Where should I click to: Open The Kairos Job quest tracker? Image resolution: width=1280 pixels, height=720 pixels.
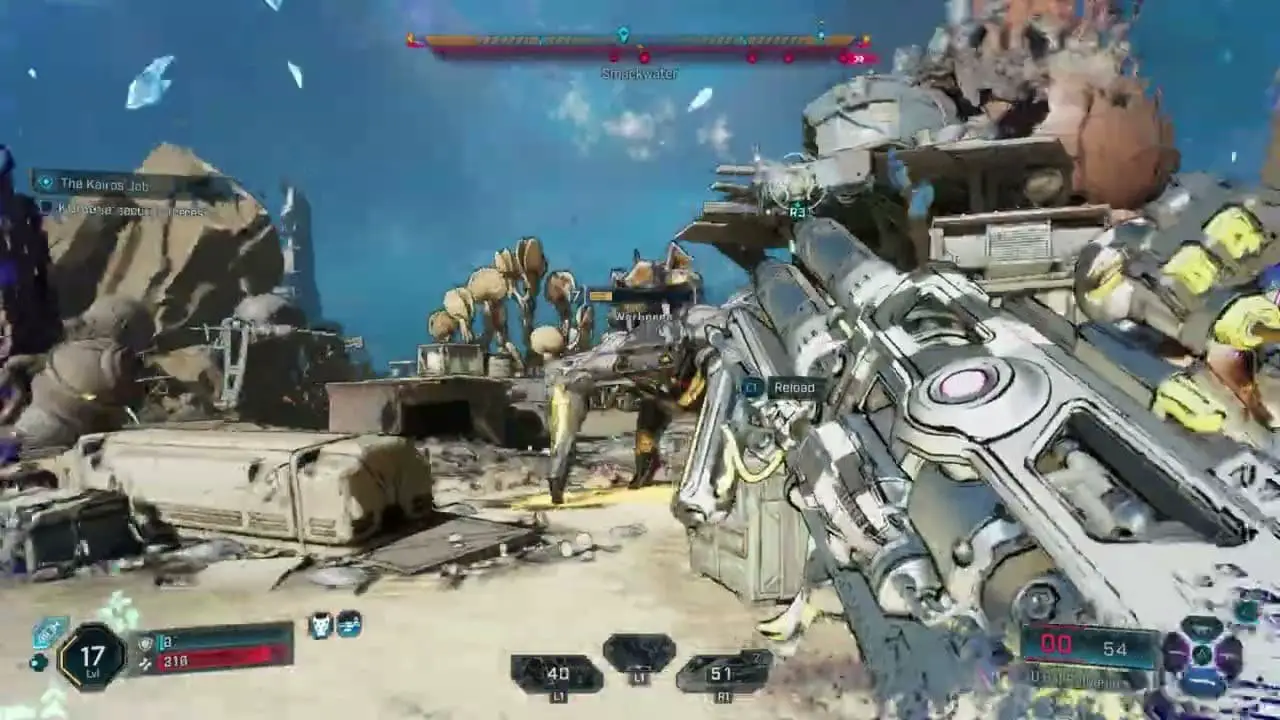coord(104,184)
